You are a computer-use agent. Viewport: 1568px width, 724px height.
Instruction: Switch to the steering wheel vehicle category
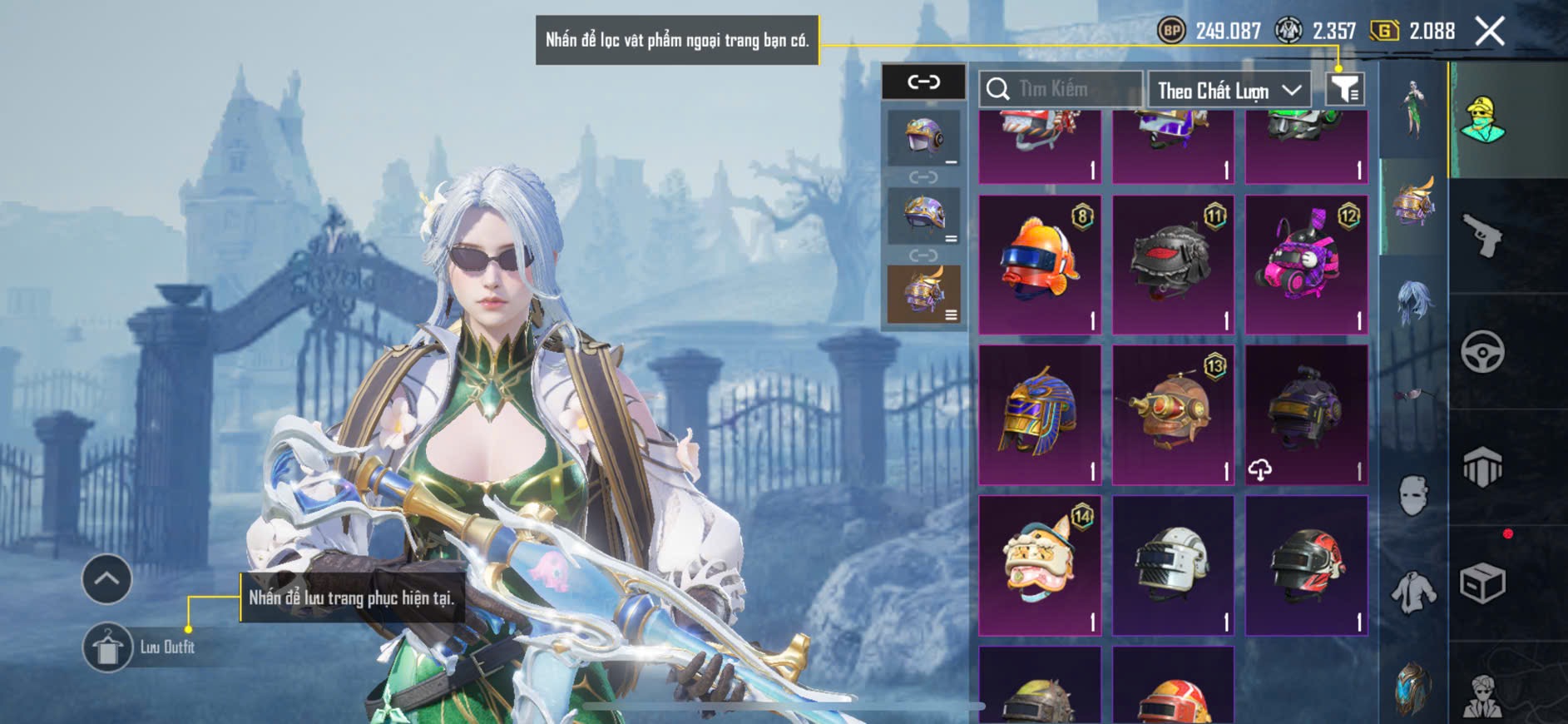point(1482,351)
